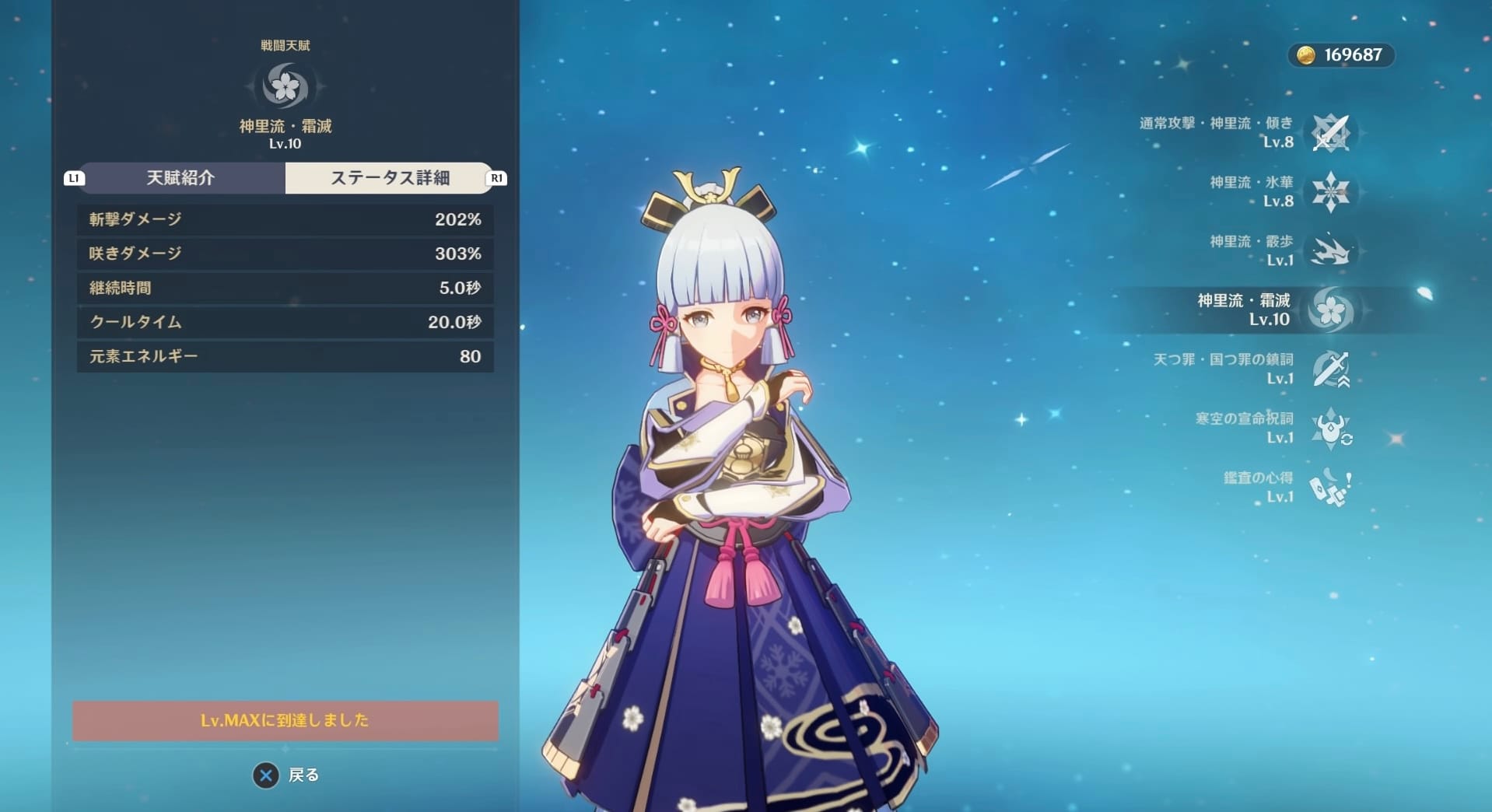The width and height of the screenshot is (1492, 812).
Task: Click the flower emblem above 神里流・霜滅 title
Action: [285, 87]
